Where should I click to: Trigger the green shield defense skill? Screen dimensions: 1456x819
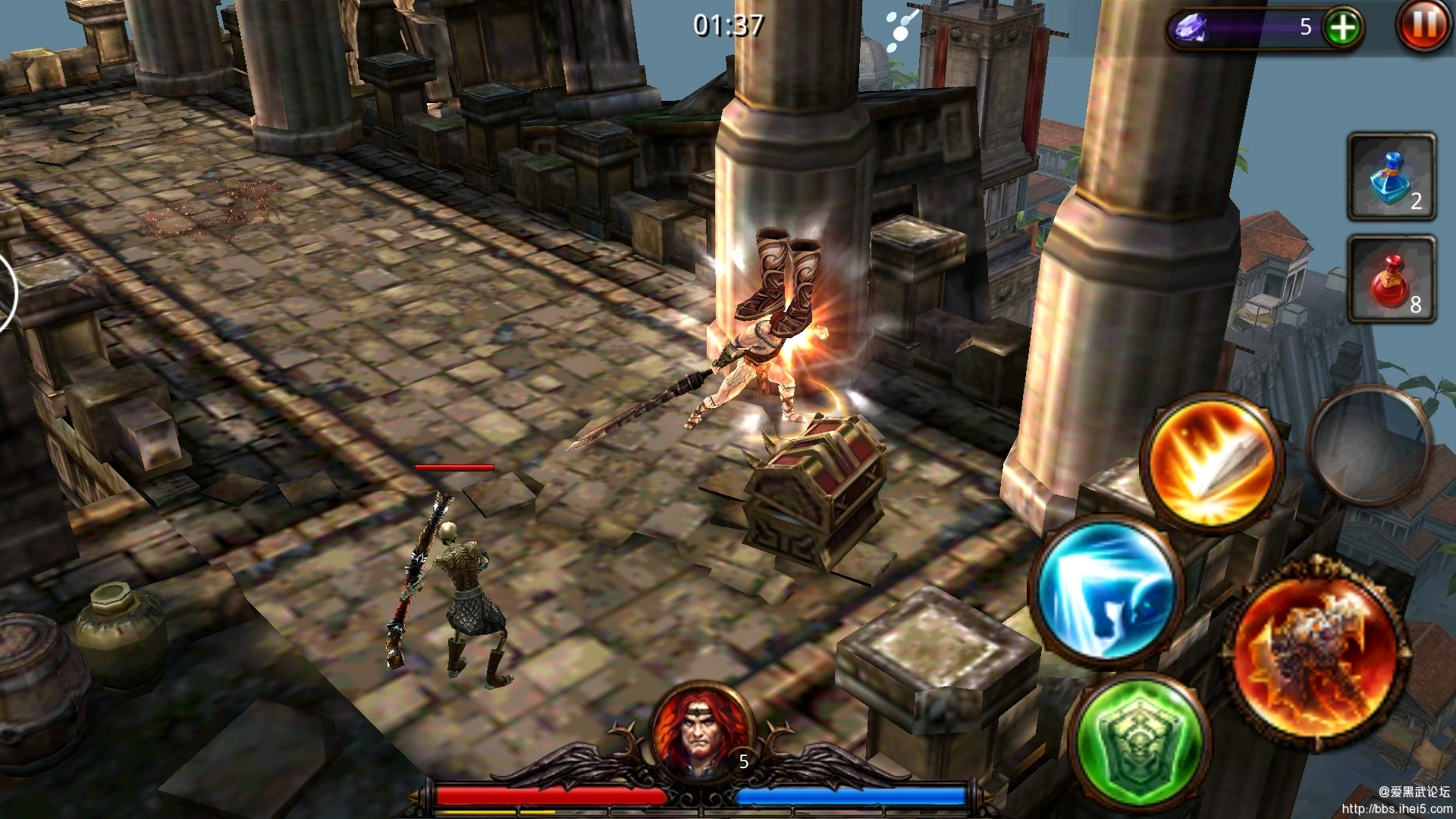1138,742
